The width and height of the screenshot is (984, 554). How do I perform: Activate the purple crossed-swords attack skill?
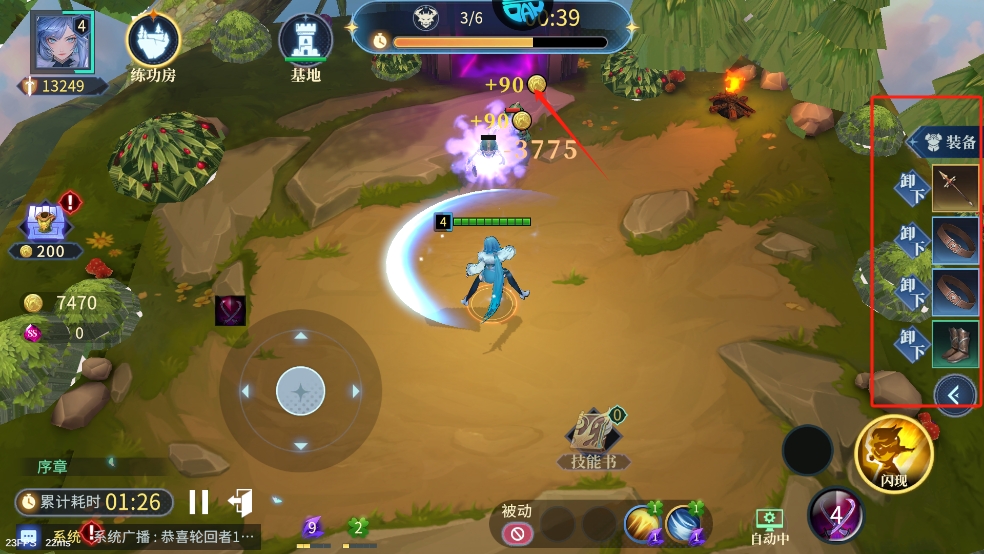(836, 516)
